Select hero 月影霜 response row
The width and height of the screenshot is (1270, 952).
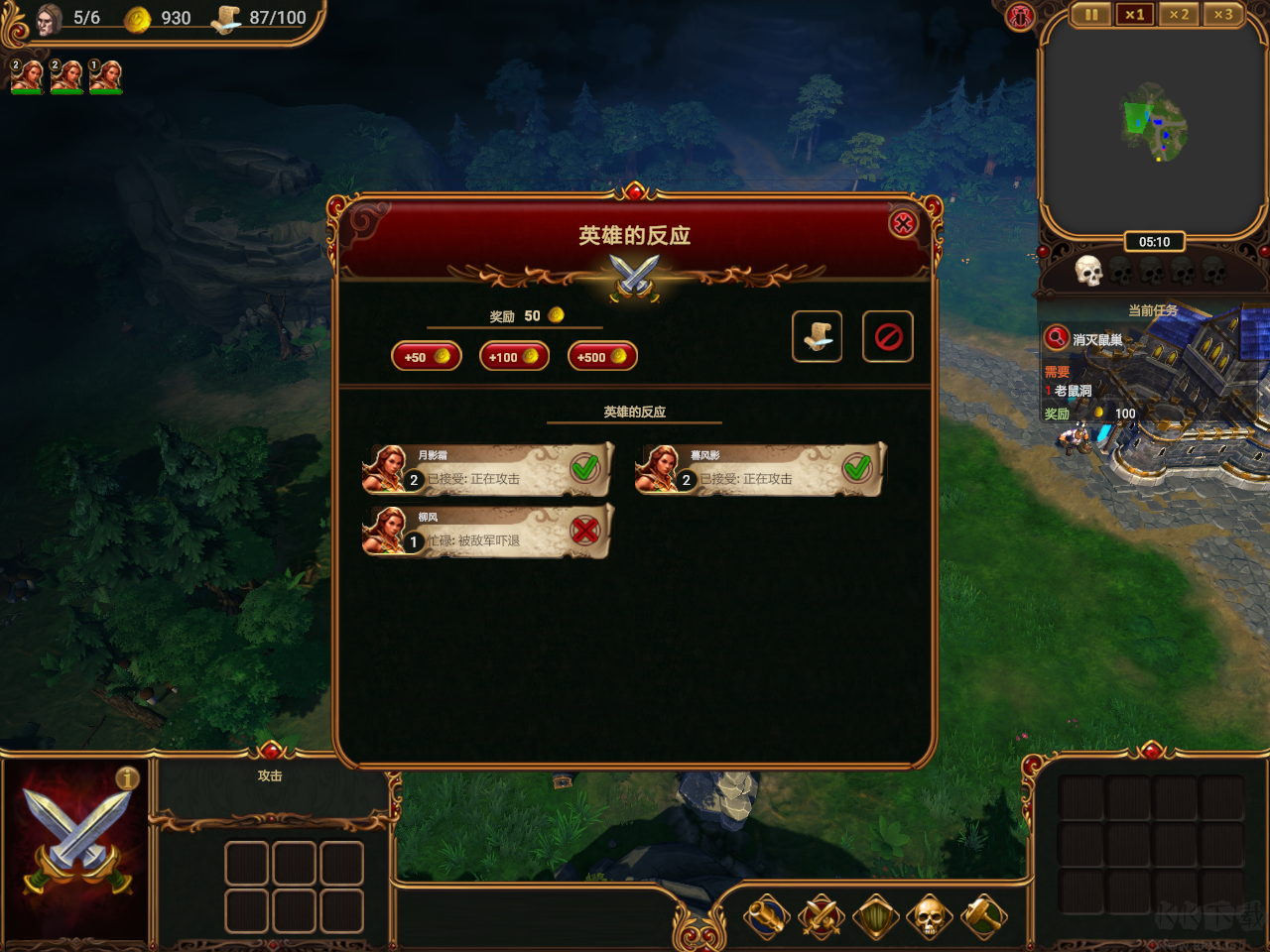[487, 470]
